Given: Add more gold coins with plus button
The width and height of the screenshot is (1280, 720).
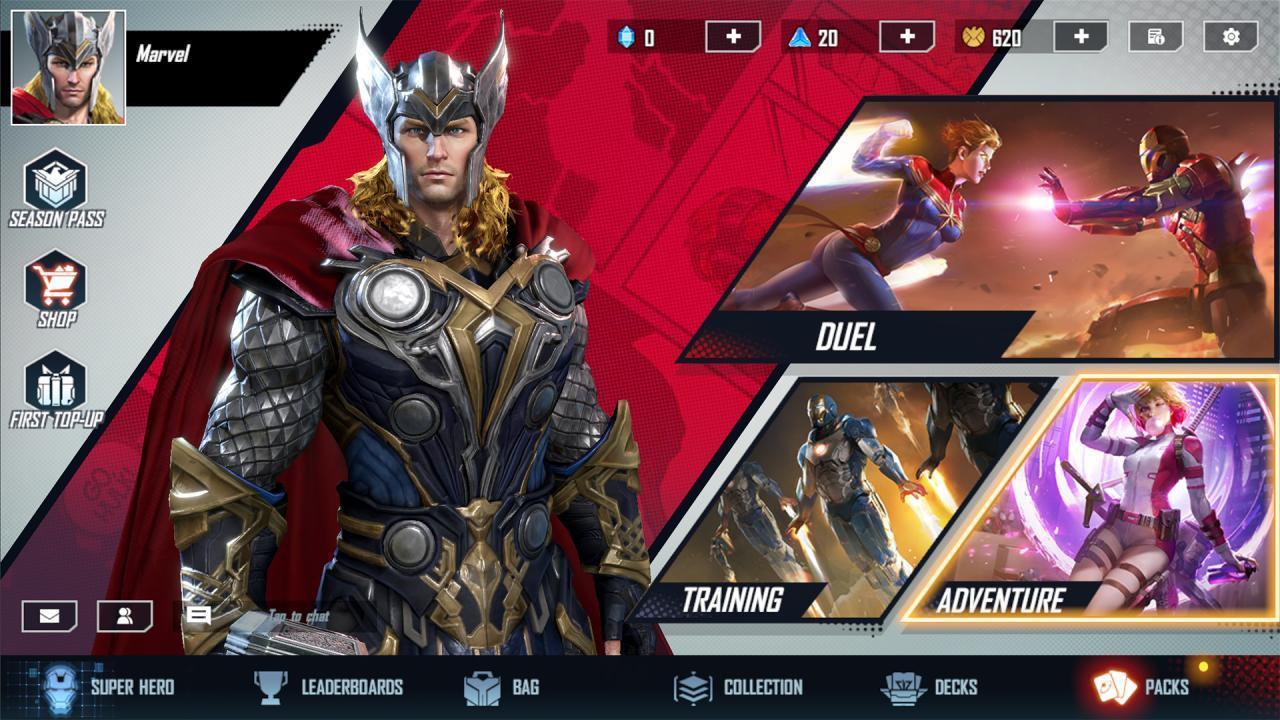Looking at the screenshot, I should 1081,37.
